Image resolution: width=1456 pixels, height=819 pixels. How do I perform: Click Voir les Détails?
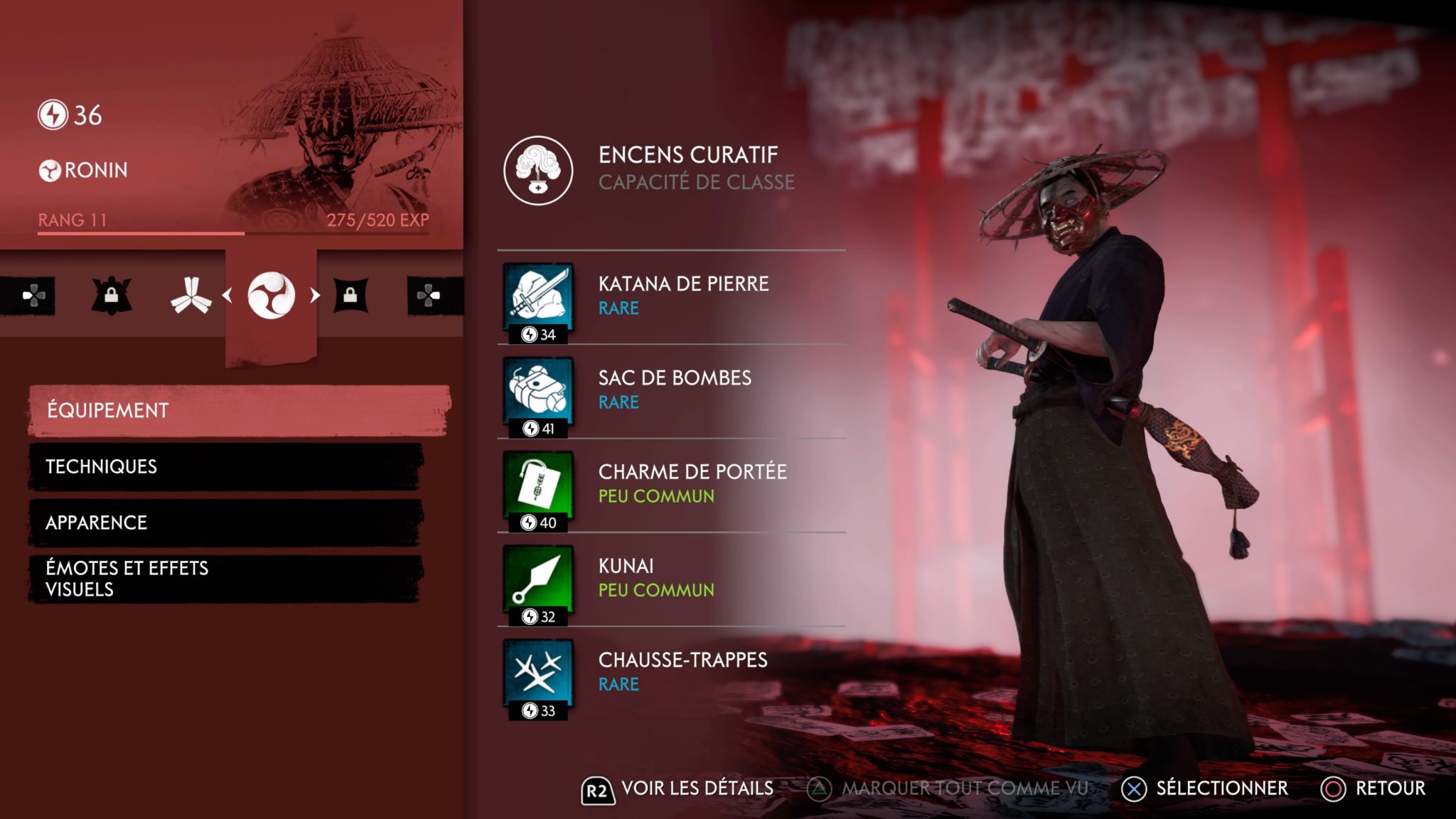point(678,789)
